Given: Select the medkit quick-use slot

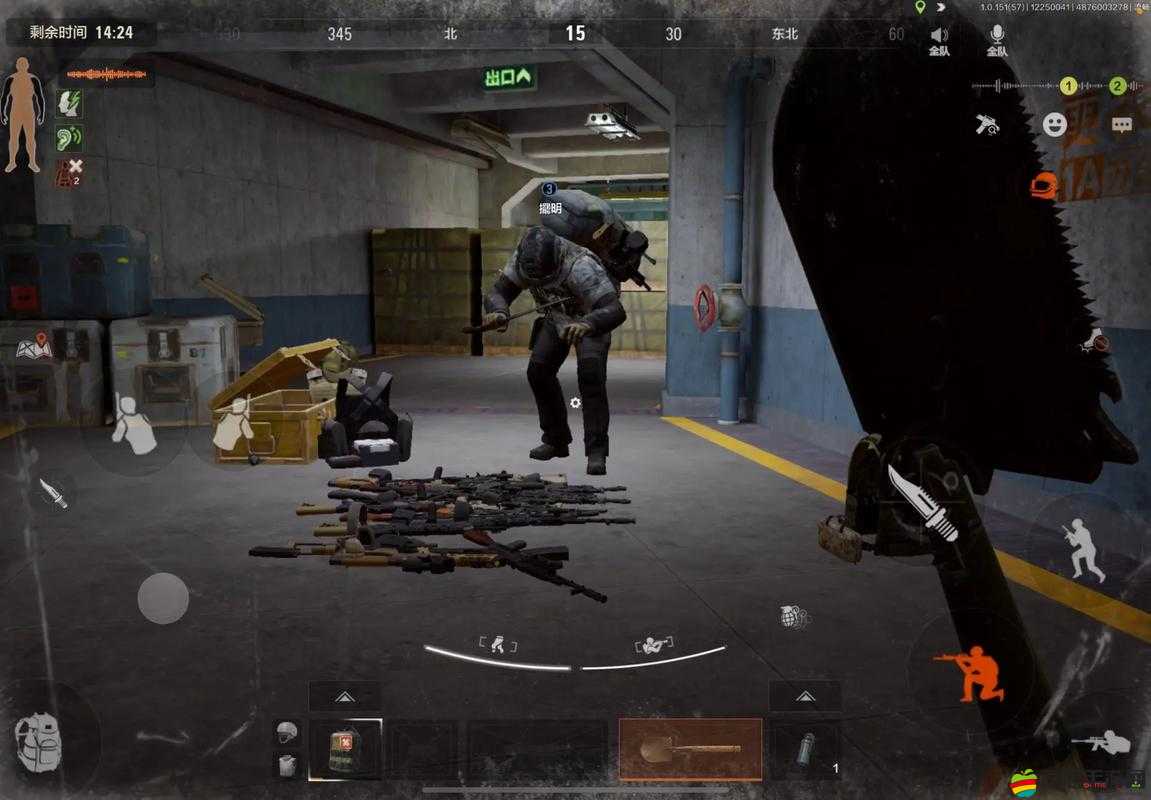Looking at the screenshot, I should pyautogui.click(x=344, y=749).
